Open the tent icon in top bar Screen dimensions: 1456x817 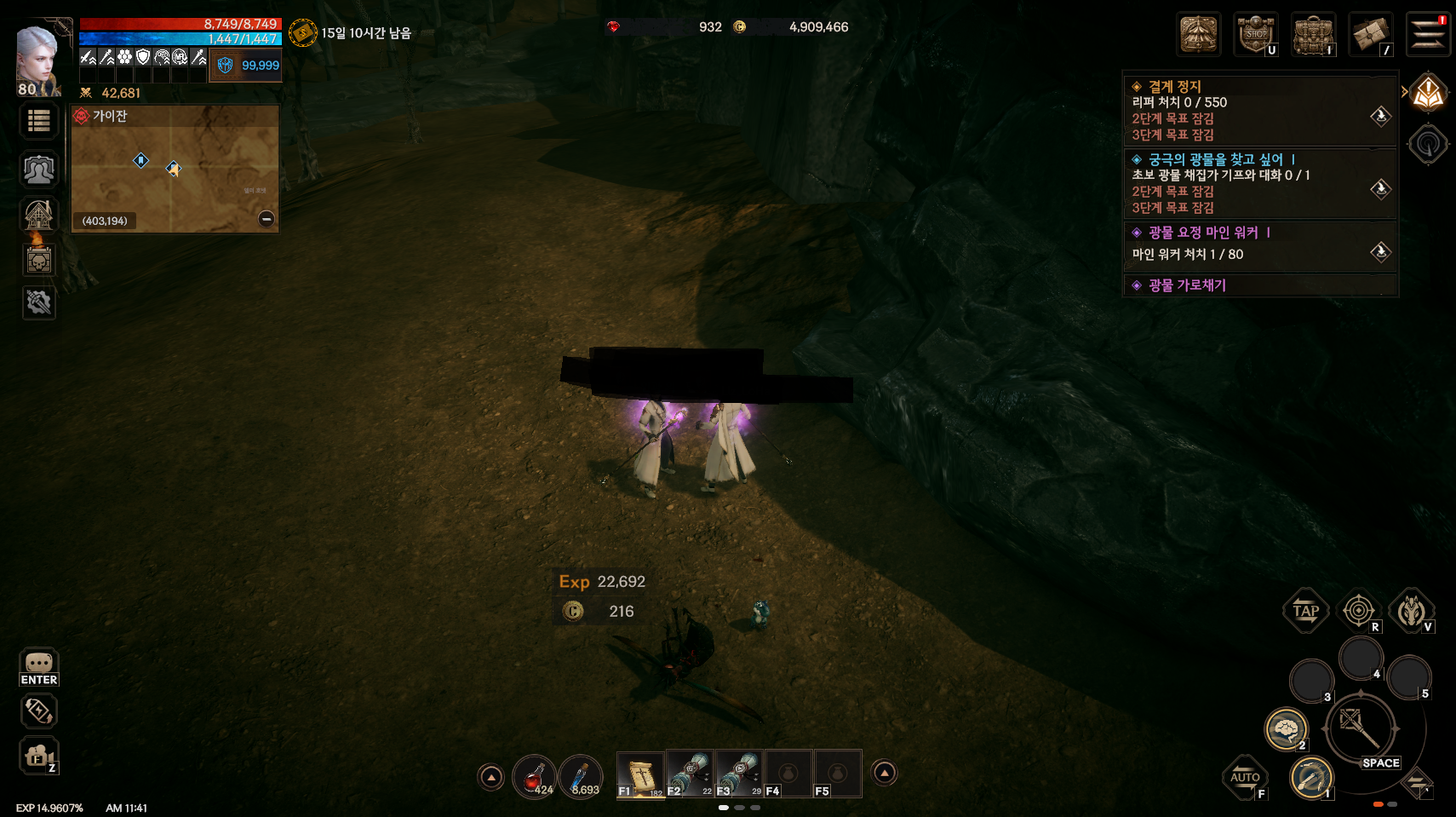pyautogui.click(x=1199, y=35)
